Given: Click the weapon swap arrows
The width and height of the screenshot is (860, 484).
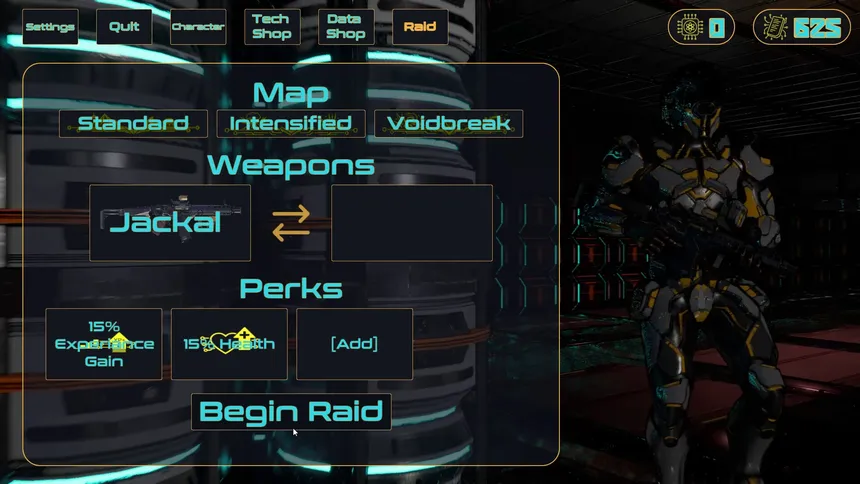Looking at the screenshot, I should click(x=291, y=223).
